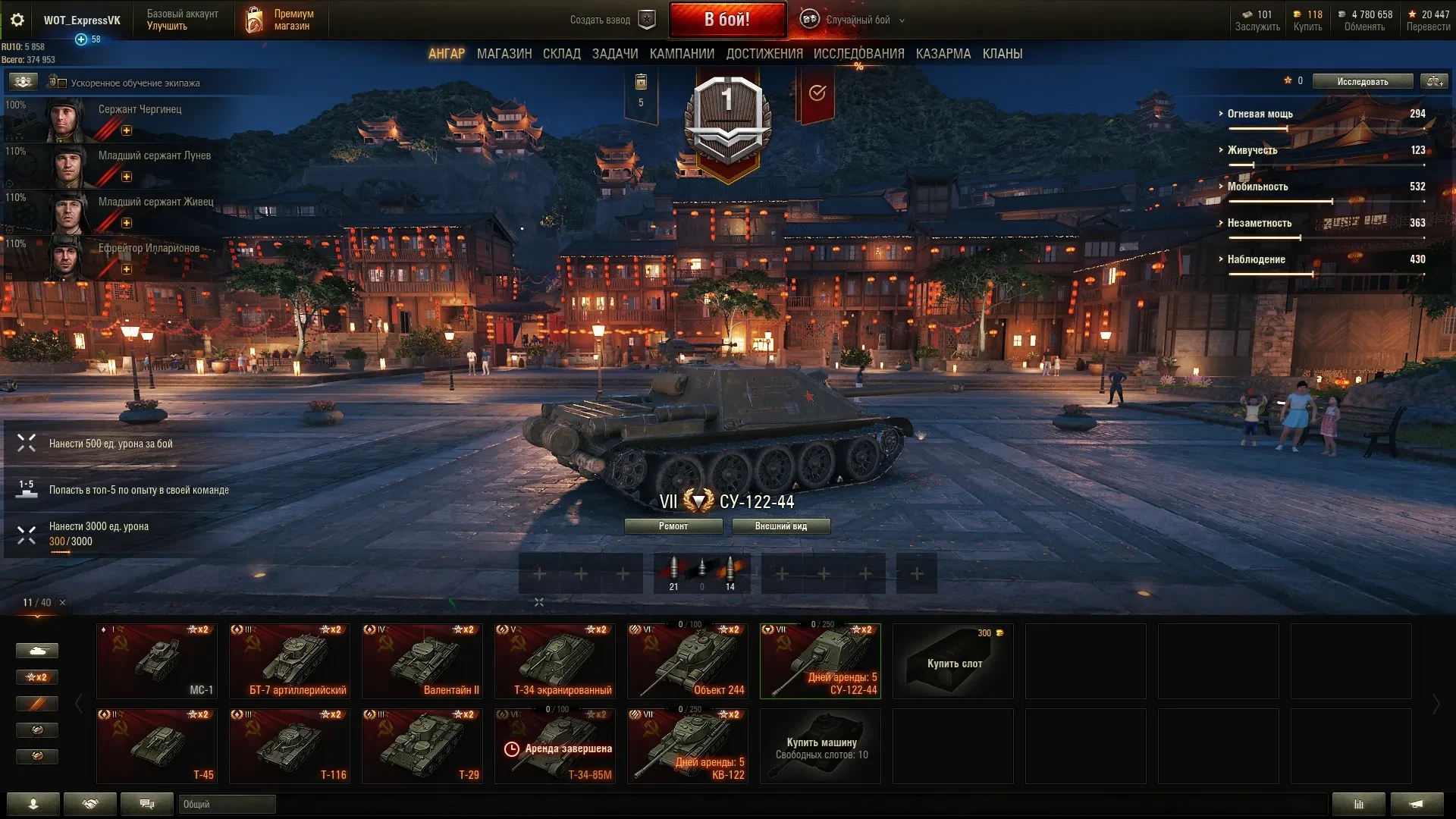Open the СКЛАД tab
Screen dimensions: 1456x819
[x=561, y=54]
